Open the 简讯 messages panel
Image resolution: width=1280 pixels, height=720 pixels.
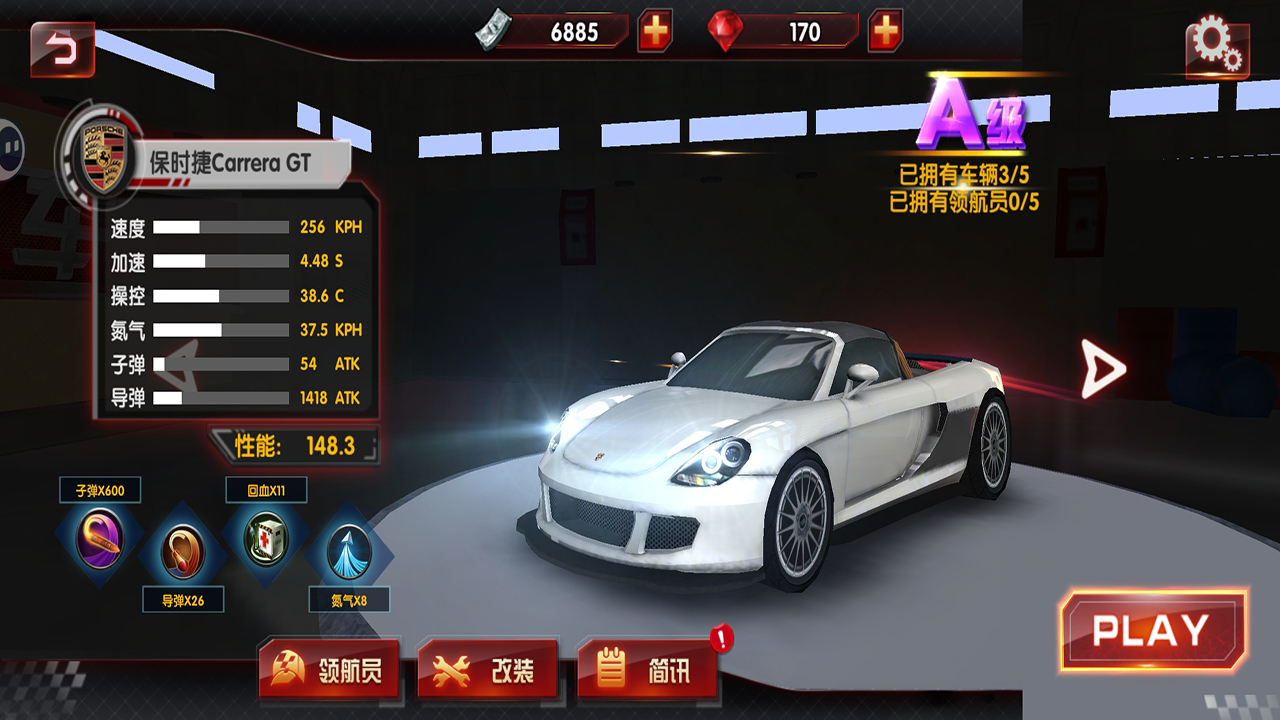click(648, 670)
